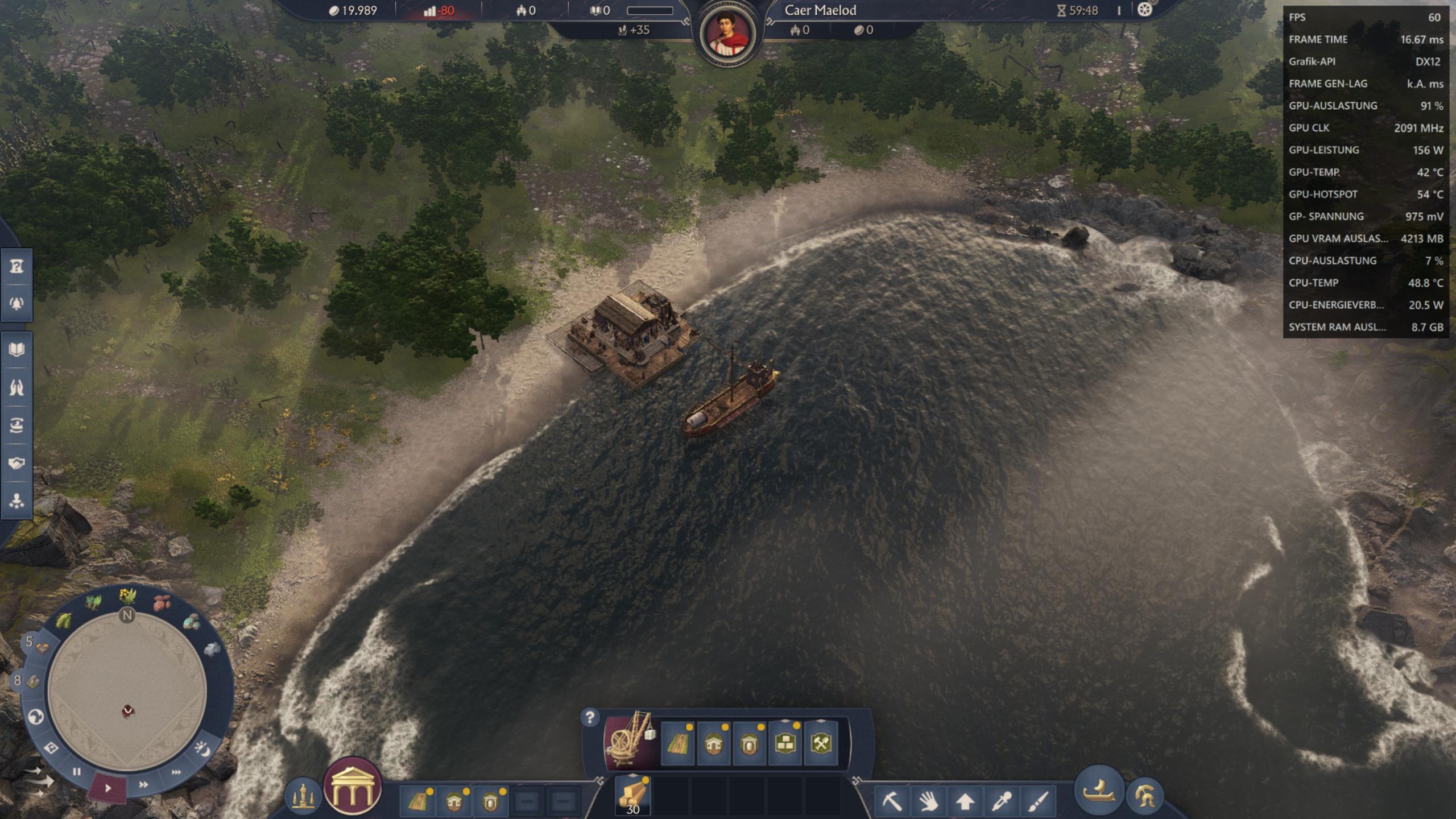Open the handshake diplomacy panel
This screenshot has height=819, width=1456.
coord(16,463)
